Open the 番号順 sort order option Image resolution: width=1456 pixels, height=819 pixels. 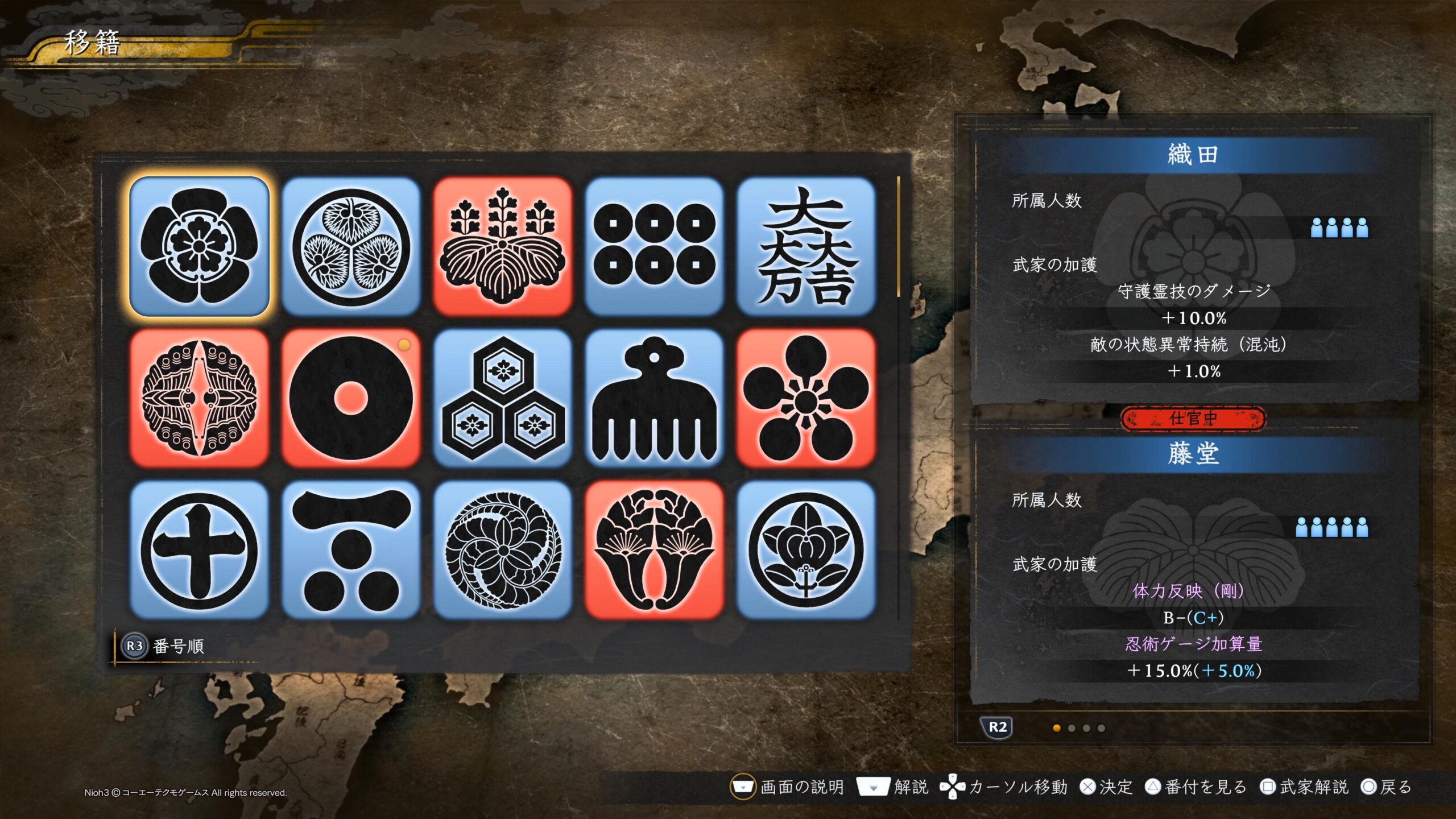pyautogui.click(x=164, y=646)
